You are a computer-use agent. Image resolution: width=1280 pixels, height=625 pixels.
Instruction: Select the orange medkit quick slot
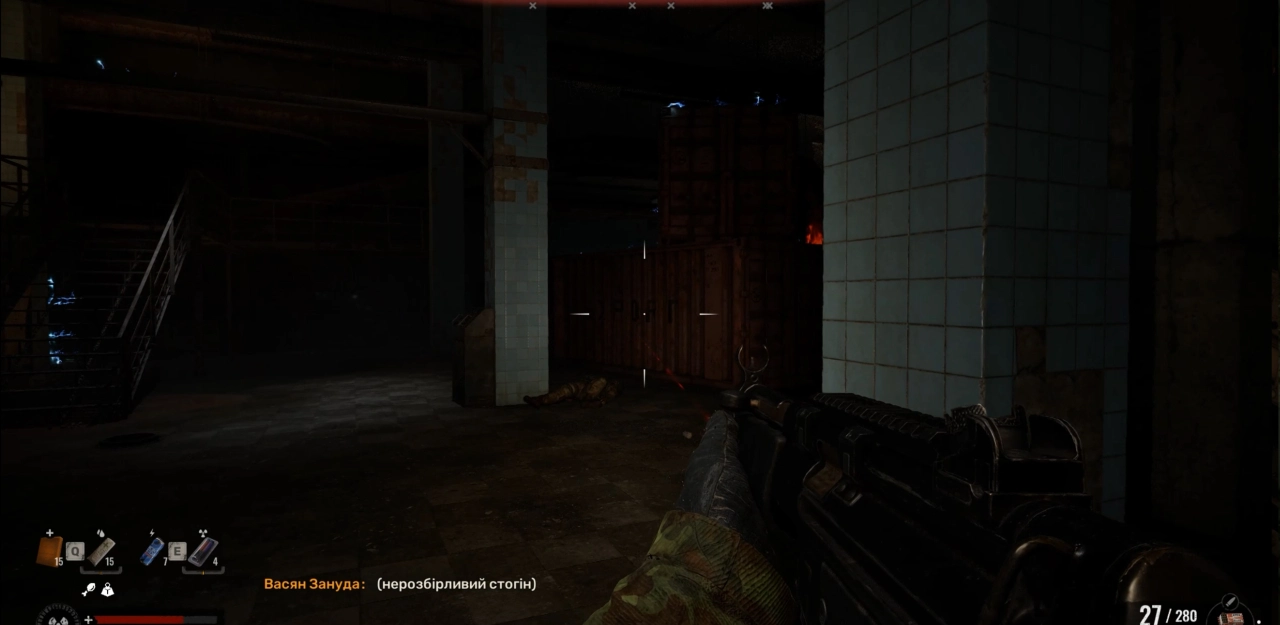[49, 550]
